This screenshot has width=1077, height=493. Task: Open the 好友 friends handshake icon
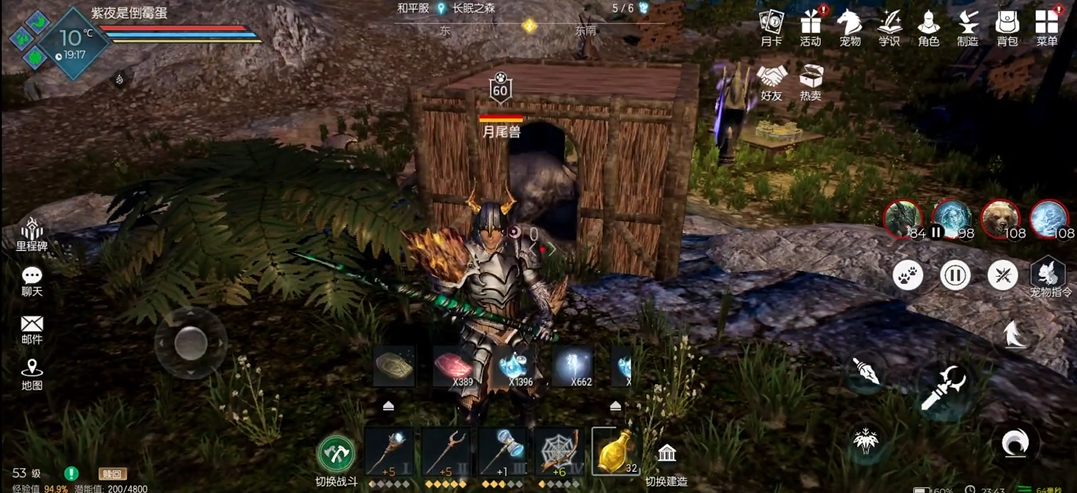tap(771, 80)
